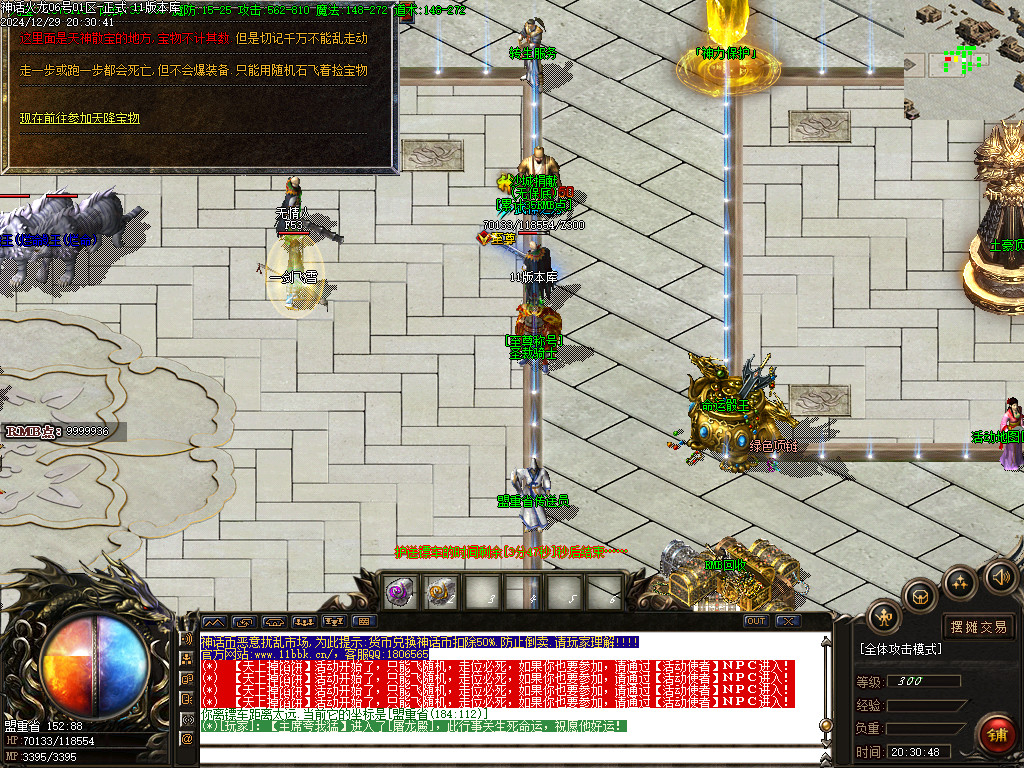Click the 现在前往参加天降宝物 dialogue link

tap(80, 118)
